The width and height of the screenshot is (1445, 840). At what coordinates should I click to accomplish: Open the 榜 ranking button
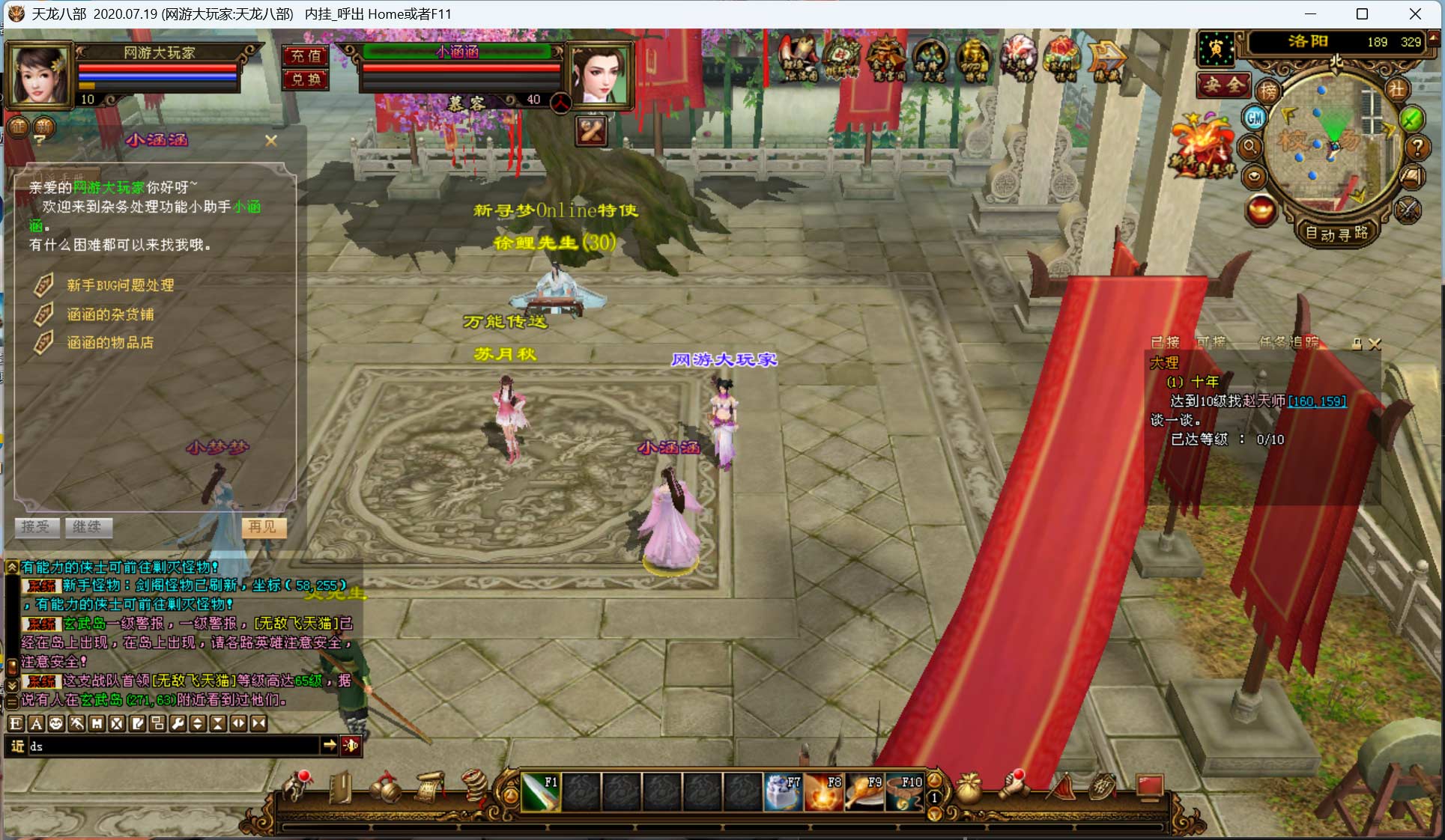[x=1268, y=91]
